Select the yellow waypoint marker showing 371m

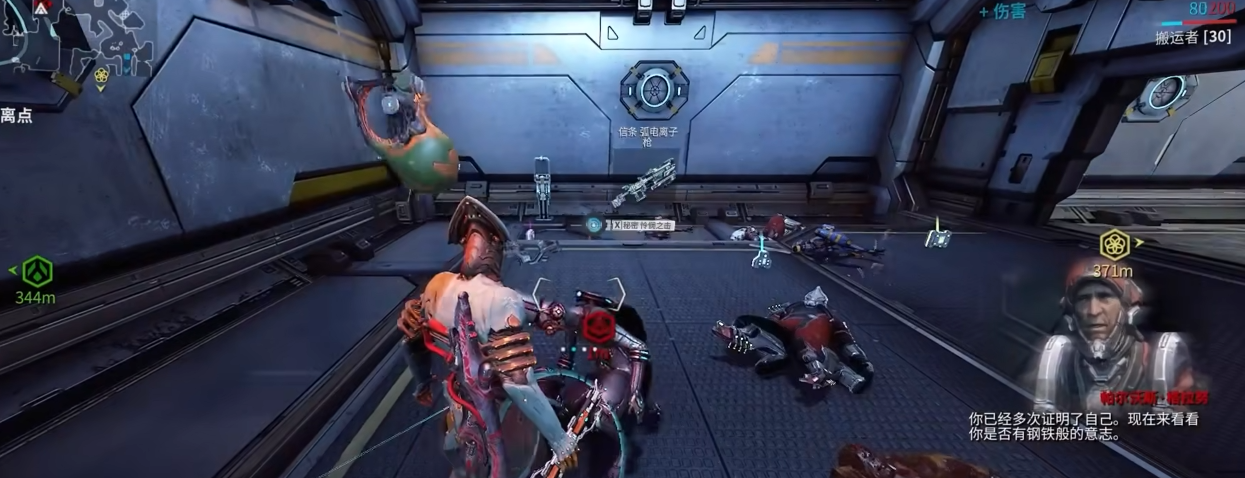pos(1113,245)
